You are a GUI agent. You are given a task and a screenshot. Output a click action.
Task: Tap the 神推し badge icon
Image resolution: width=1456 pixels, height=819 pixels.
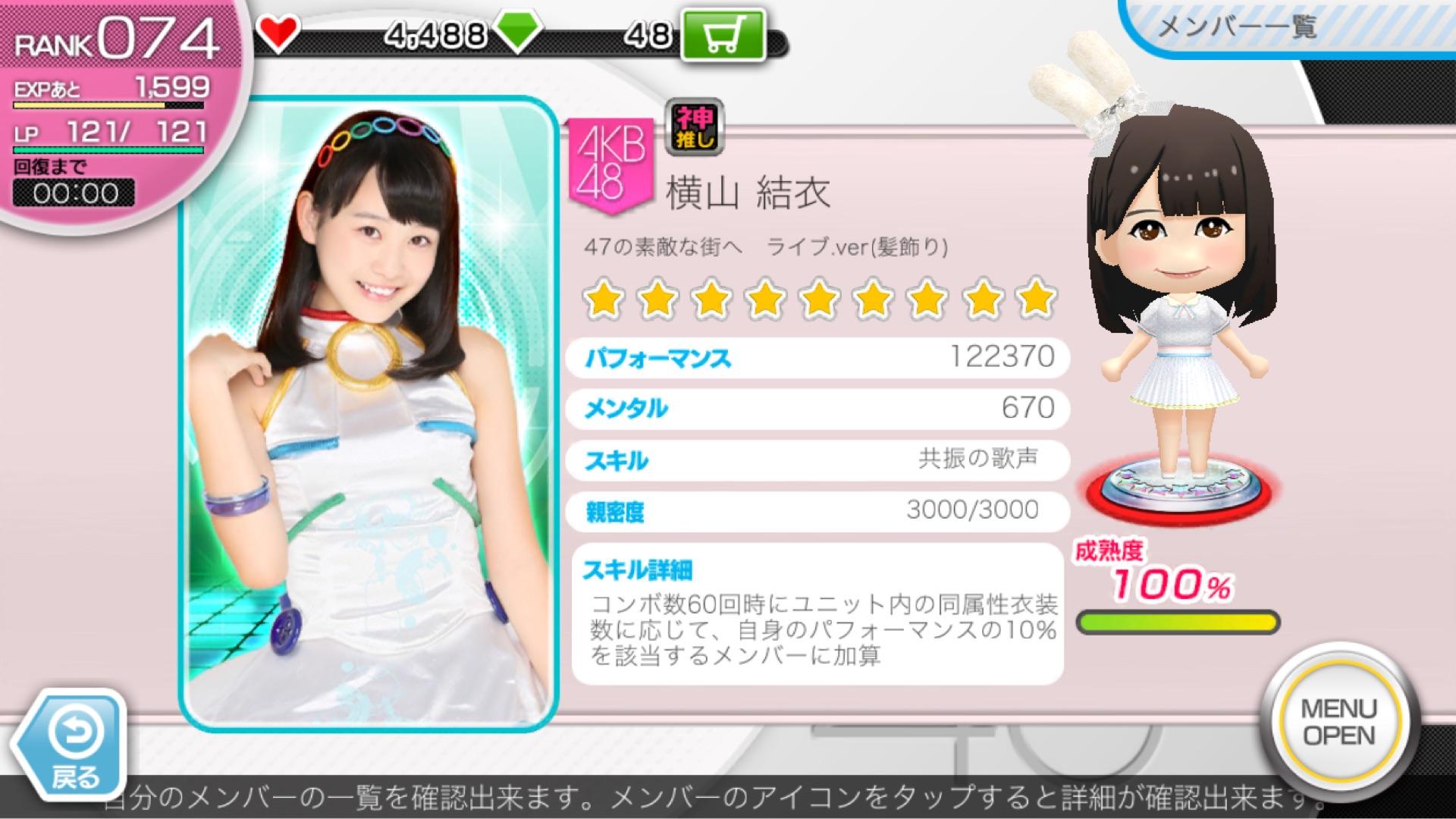pyautogui.click(x=694, y=127)
